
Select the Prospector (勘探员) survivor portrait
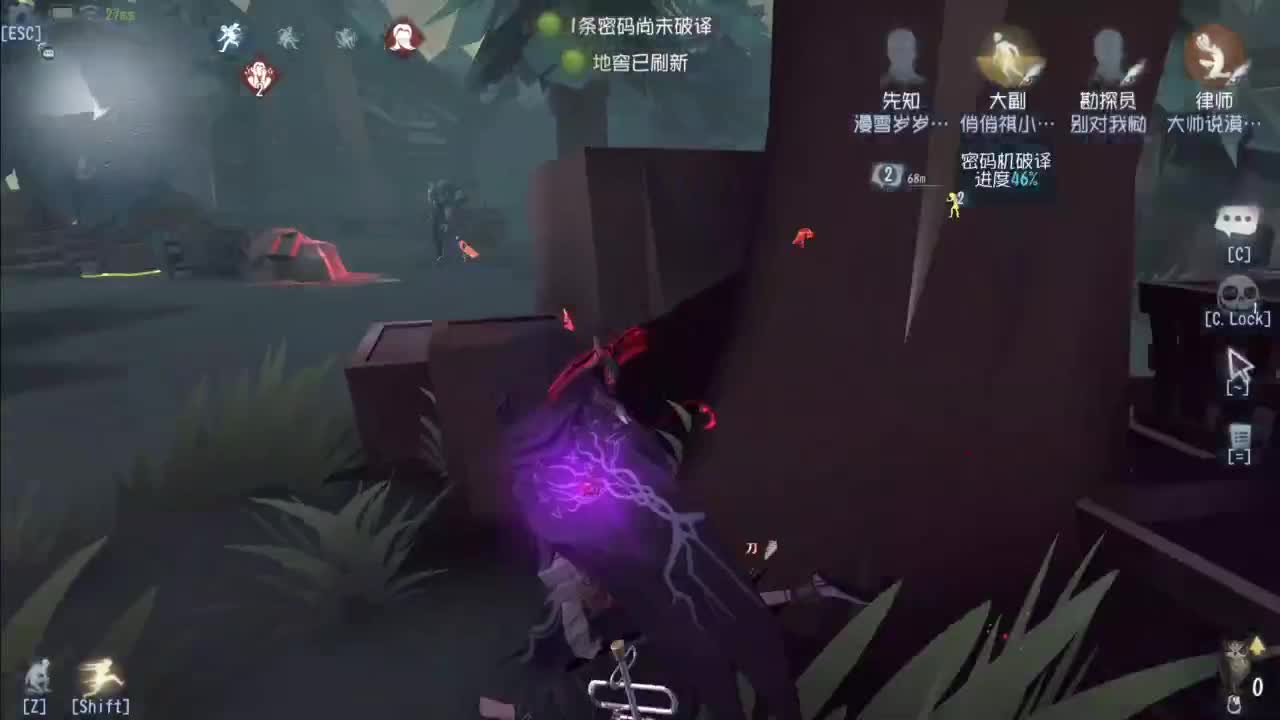[1105, 55]
